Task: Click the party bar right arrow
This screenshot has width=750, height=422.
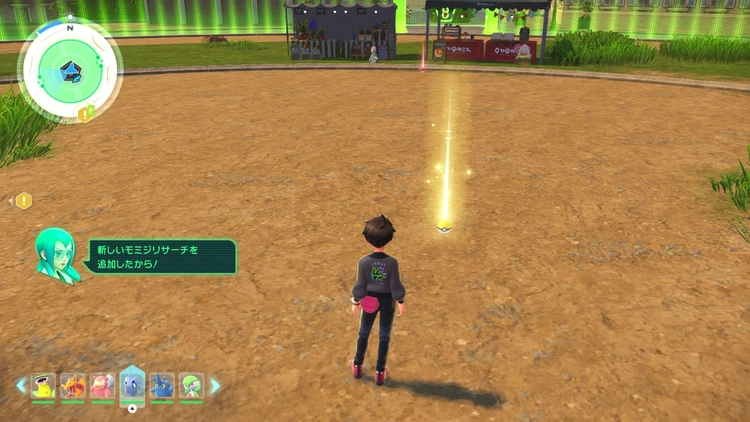Action: coord(214,385)
